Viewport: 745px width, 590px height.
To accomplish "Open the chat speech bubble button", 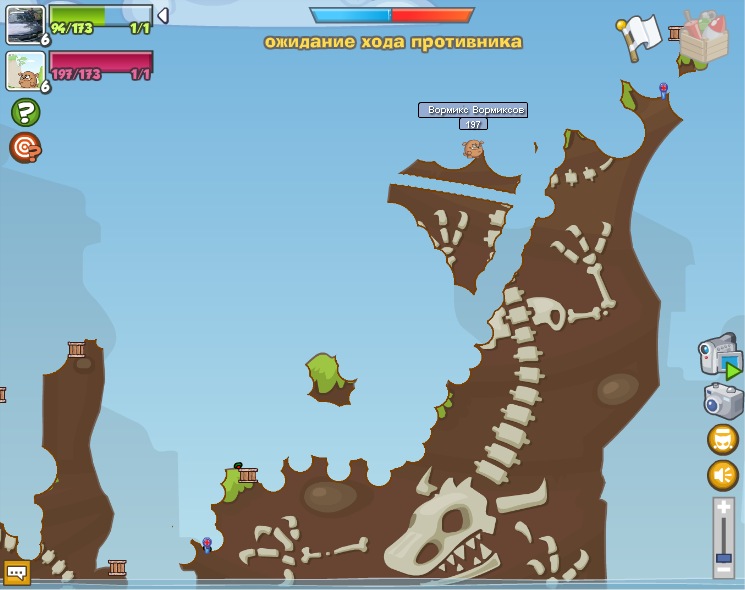I will pos(17,573).
